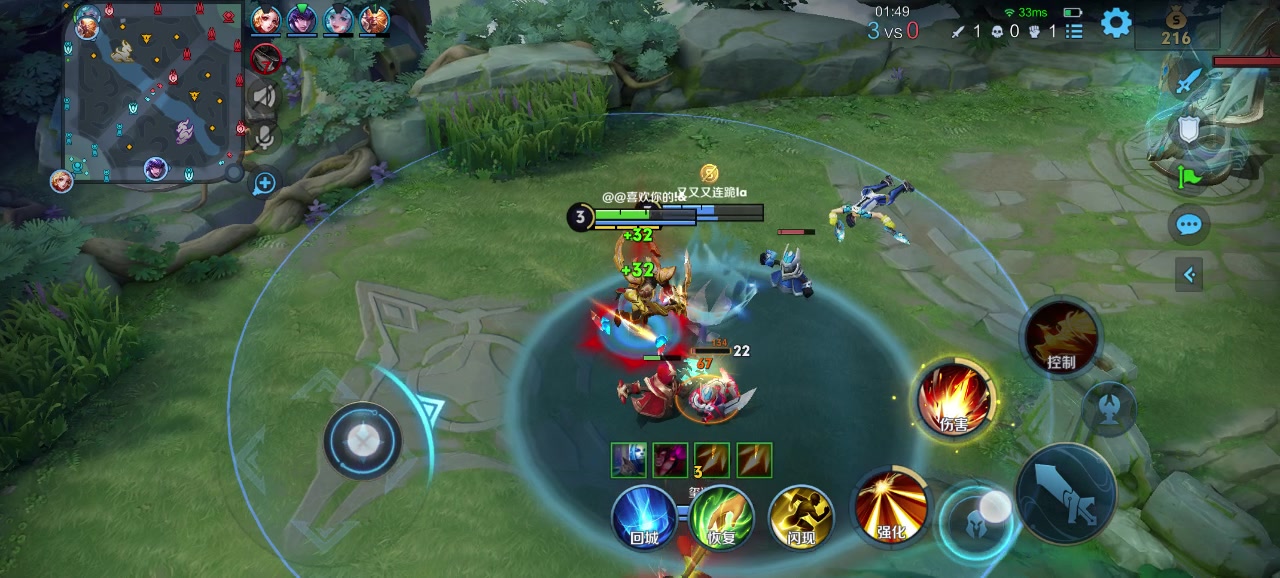Activate the 控制 control skill
Viewport: 1280px width, 578px height.
(x=1061, y=338)
